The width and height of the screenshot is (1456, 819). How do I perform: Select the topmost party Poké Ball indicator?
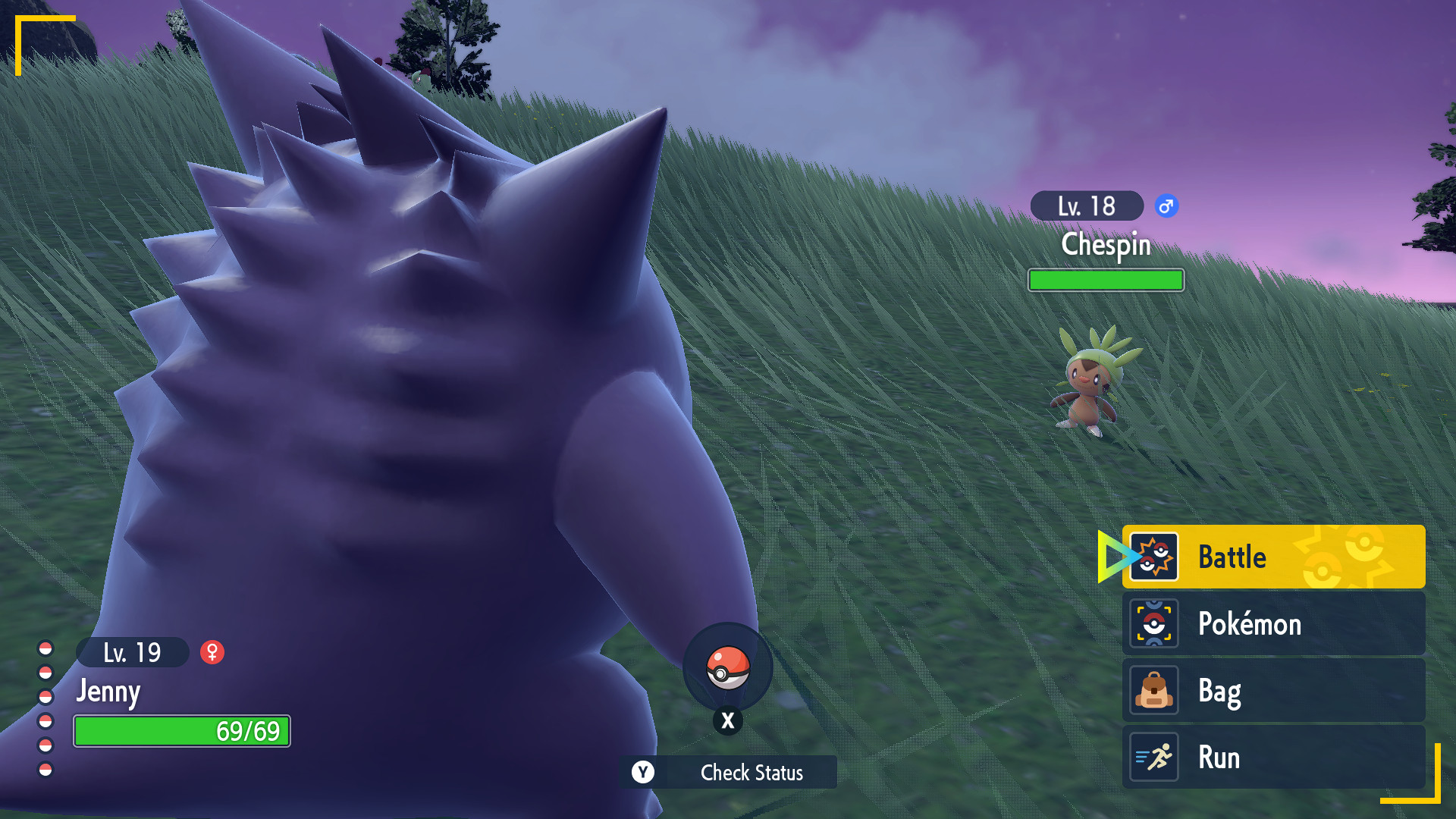45,648
